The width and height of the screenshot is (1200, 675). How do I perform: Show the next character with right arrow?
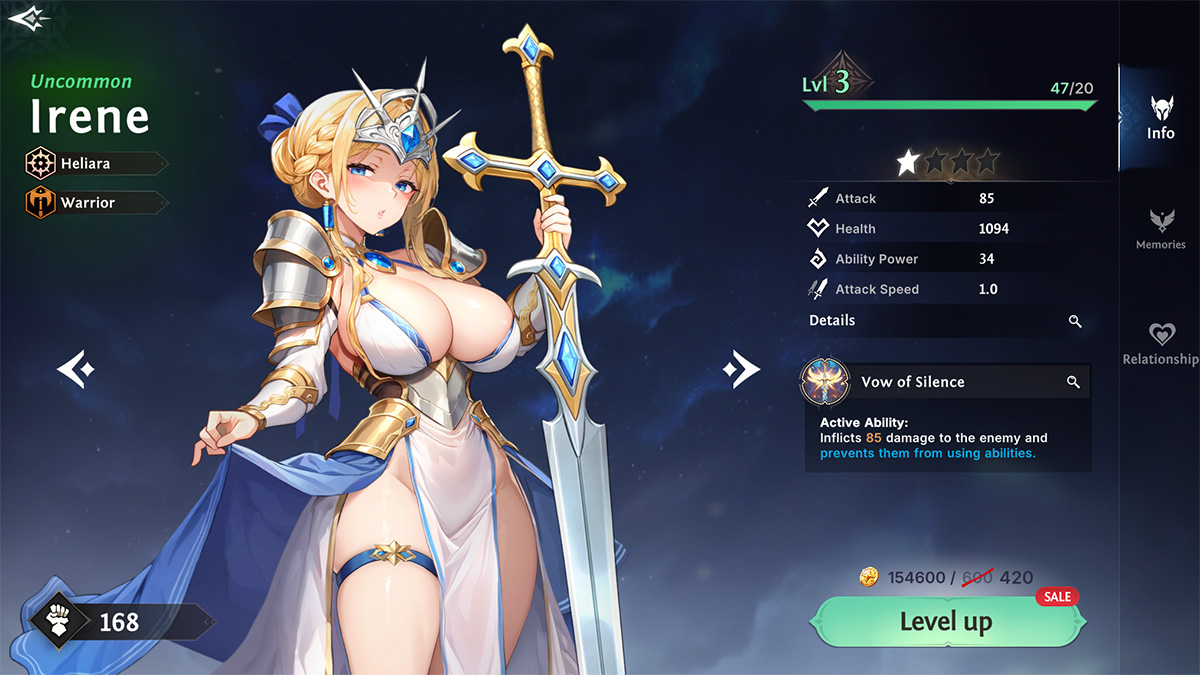(741, 370)
